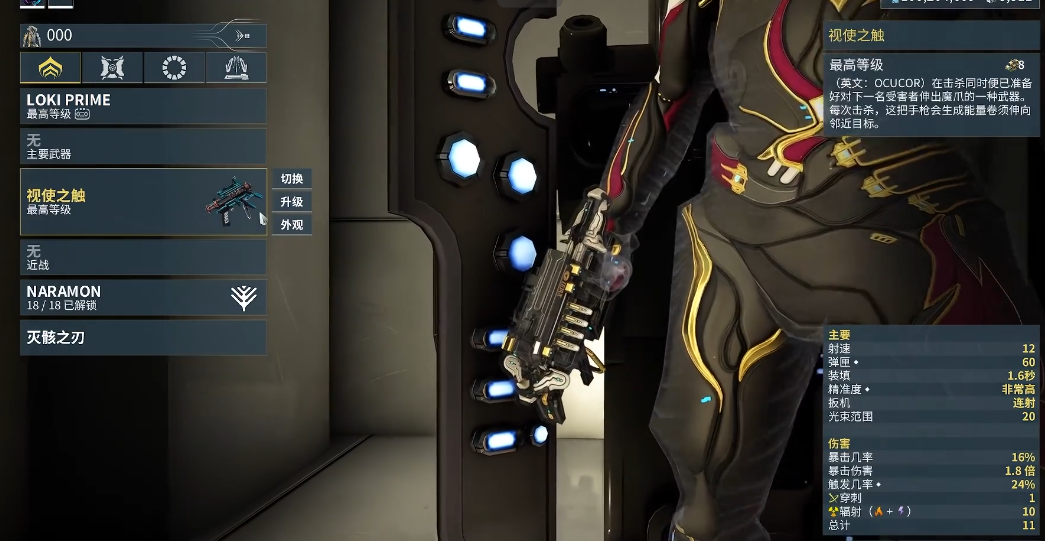Viewport: 1045px width, 541px height.
Task: Open the 000 loadout selector bar
Action: click(x=143, y=36)
